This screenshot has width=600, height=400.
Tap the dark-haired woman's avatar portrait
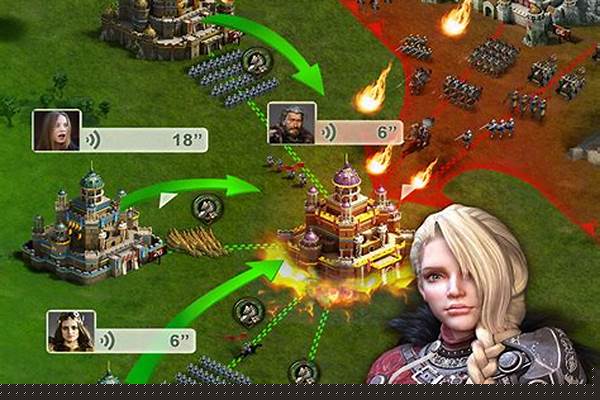click(70, 332)
